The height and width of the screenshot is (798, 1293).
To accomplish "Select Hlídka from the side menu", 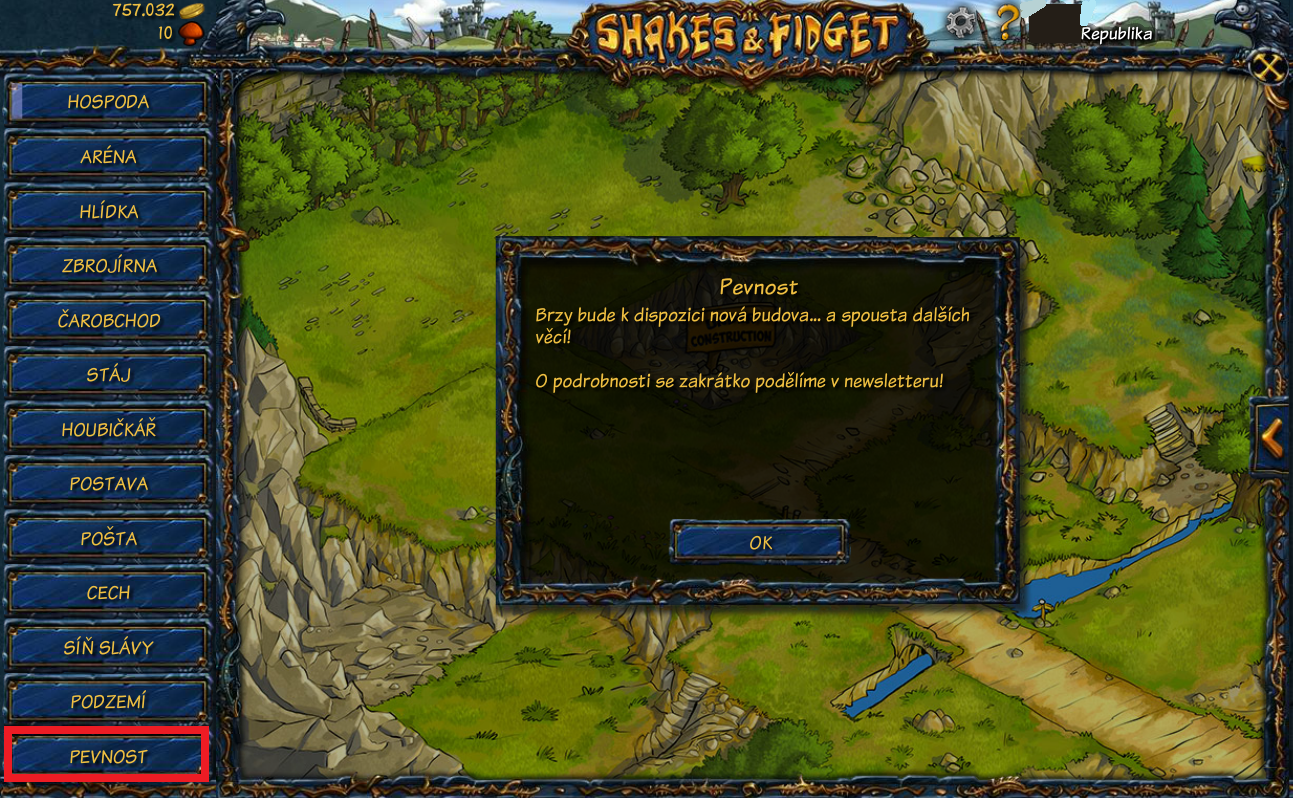I will [x=108, y=212].
